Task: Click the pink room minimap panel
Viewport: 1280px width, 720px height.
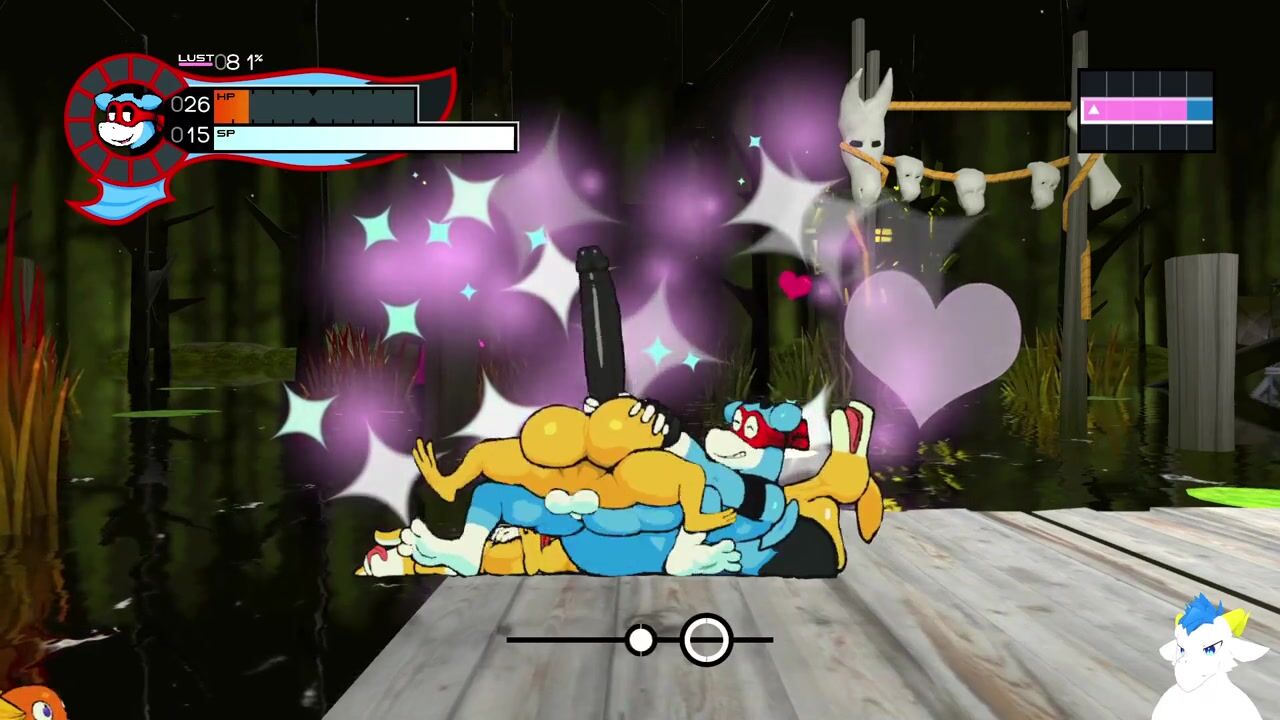Action: (x=1146, y=110)
